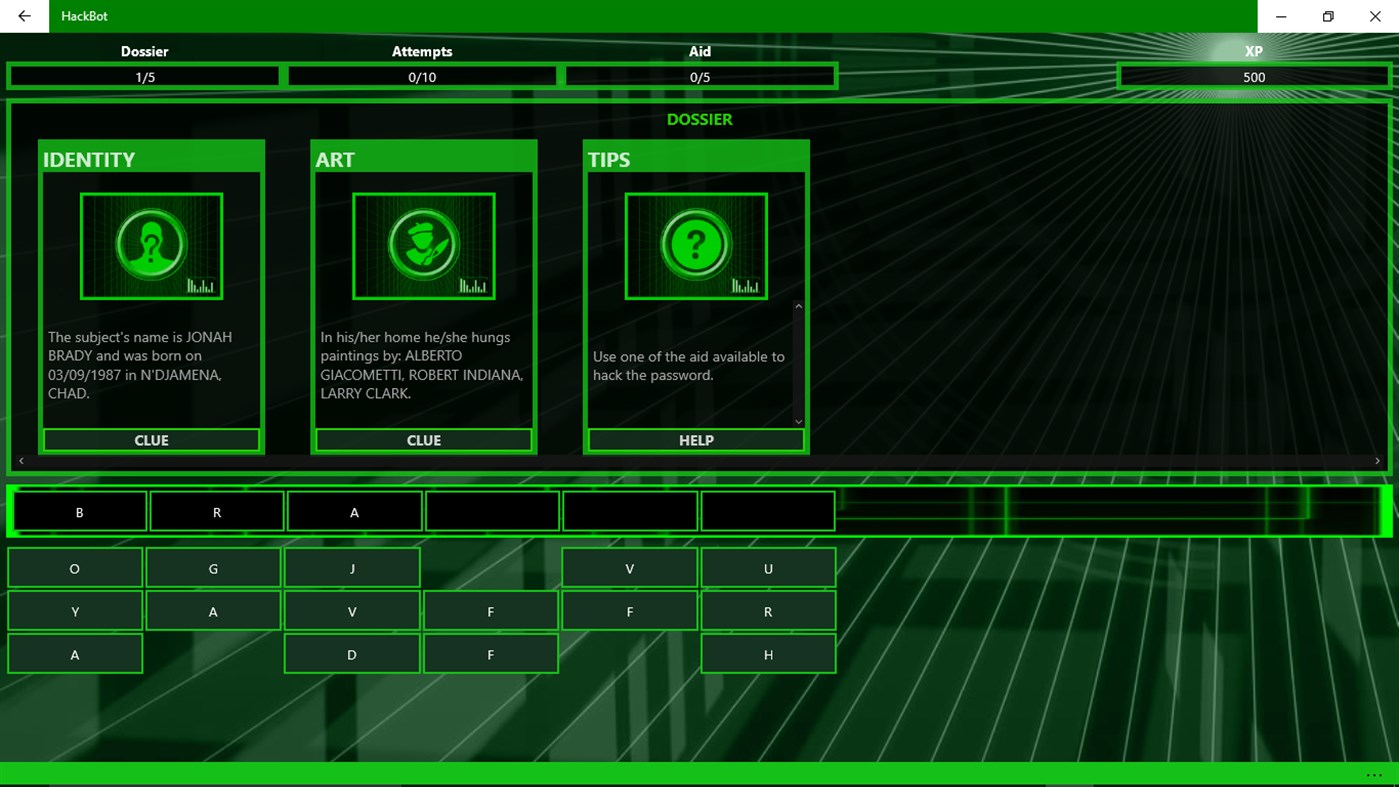Click the scroll-up arrow on the TIPS card

[798, 307]
